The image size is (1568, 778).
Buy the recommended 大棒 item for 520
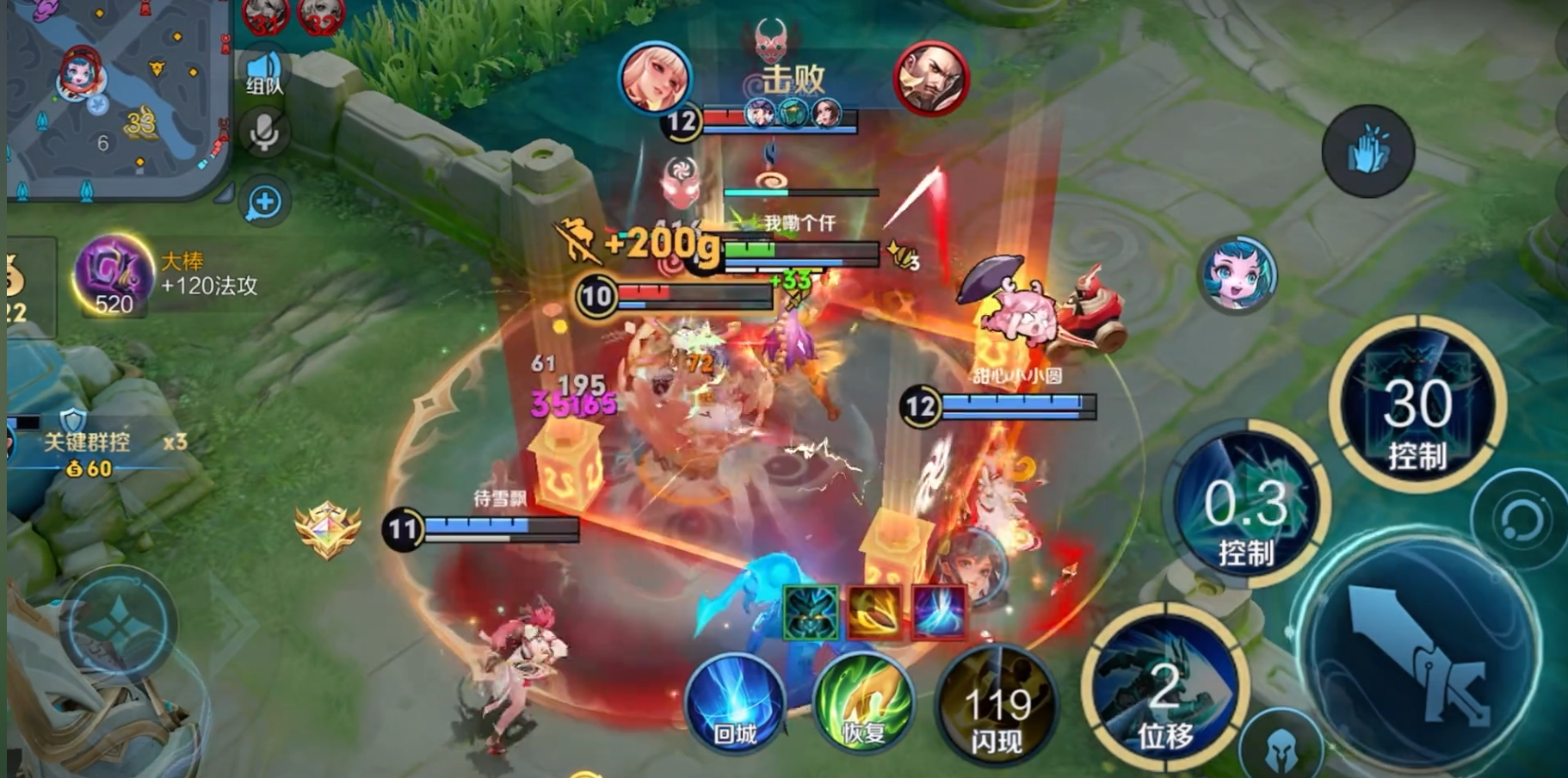click(114, 275)
